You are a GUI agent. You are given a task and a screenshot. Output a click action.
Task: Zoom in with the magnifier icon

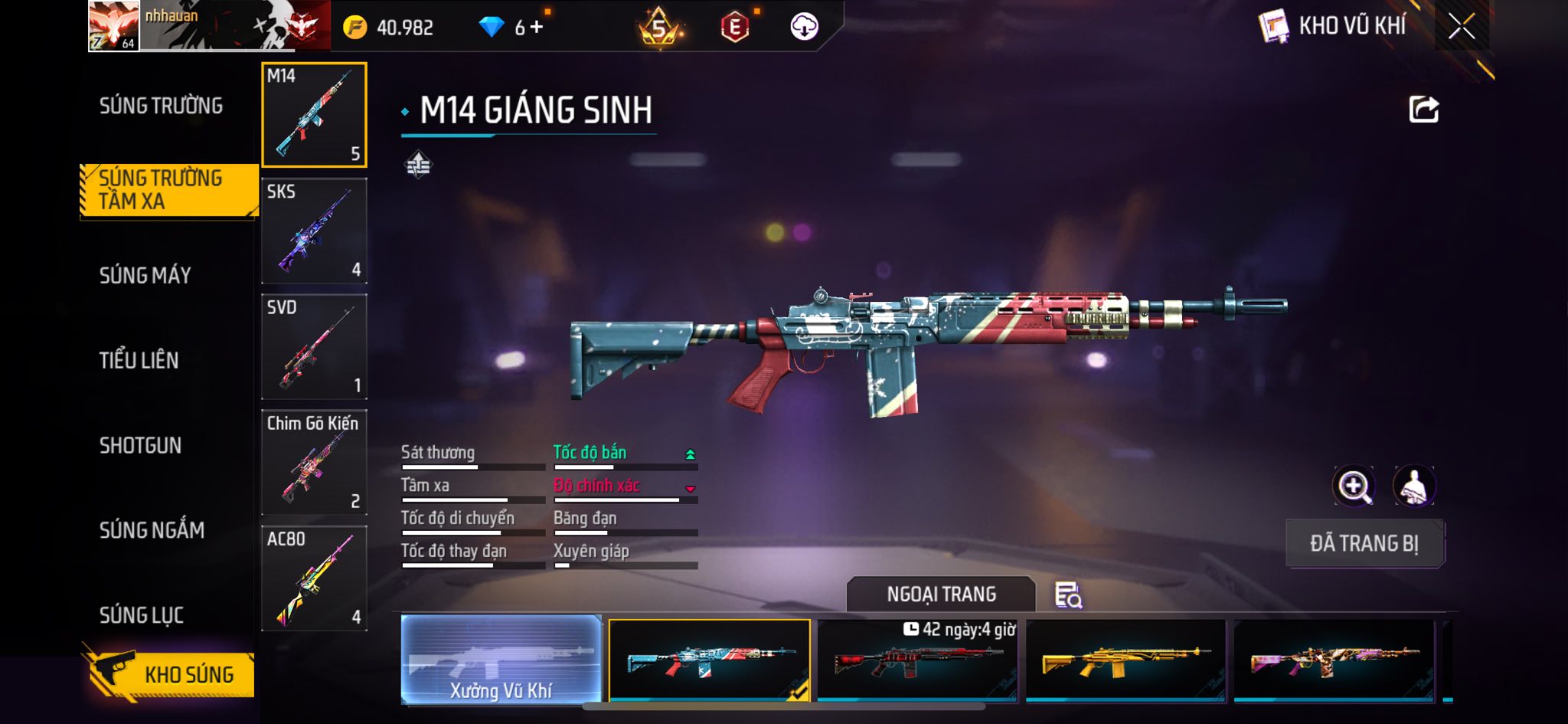click(1354, 486)
